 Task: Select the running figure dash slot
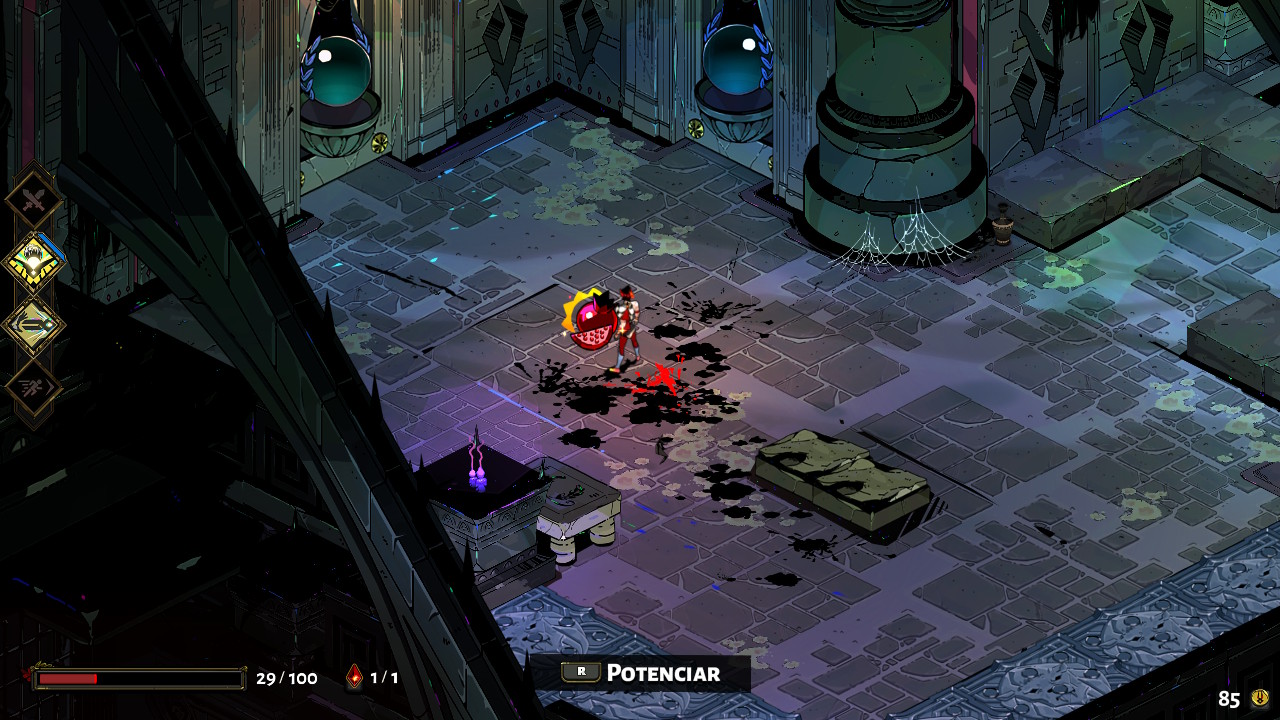coord(34,388)
